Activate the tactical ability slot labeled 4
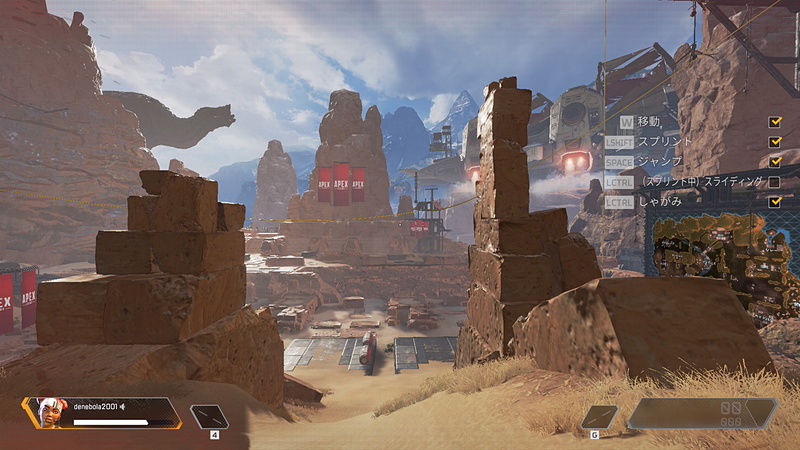The width and height of the screenshot is (800, 450). pos(210,416)
